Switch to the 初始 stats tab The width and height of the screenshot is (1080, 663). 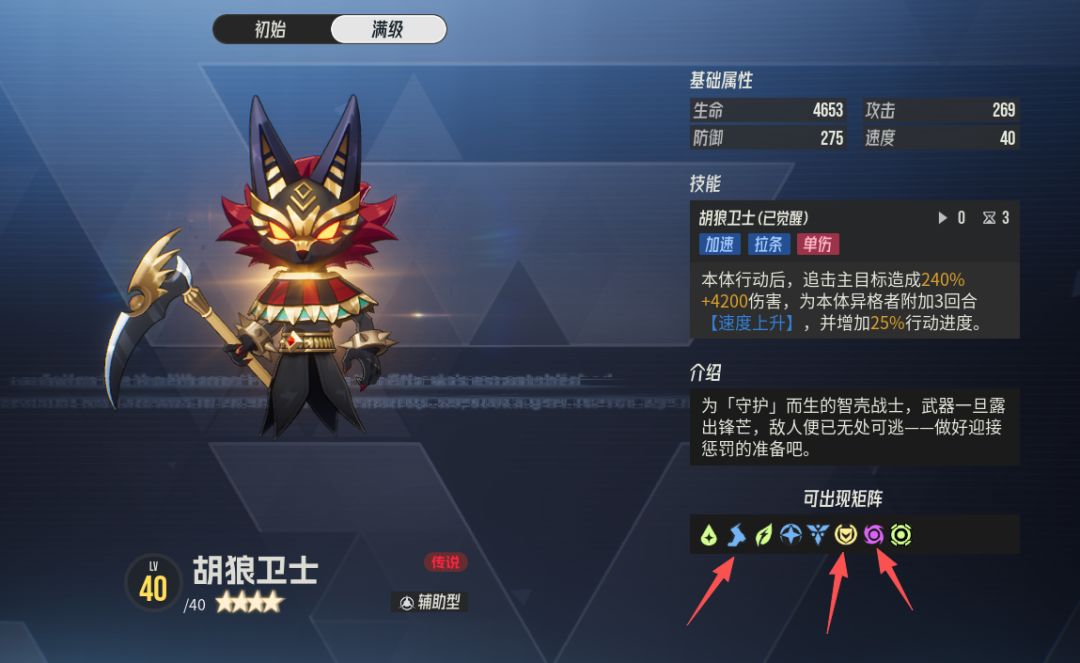[x=271, y=29]
